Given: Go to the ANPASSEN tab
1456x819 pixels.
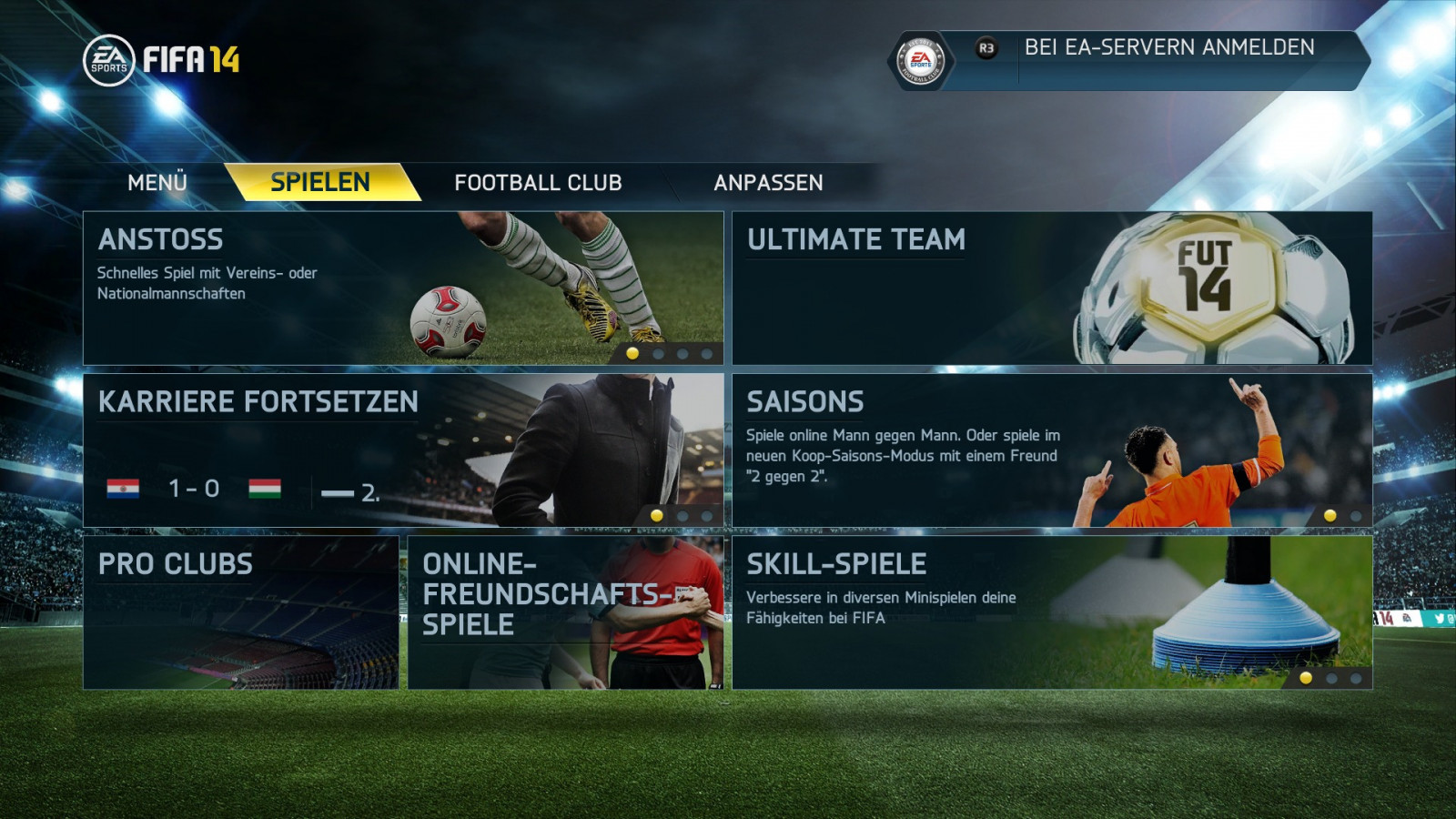Looking at the screenshot, I should 768,183.
